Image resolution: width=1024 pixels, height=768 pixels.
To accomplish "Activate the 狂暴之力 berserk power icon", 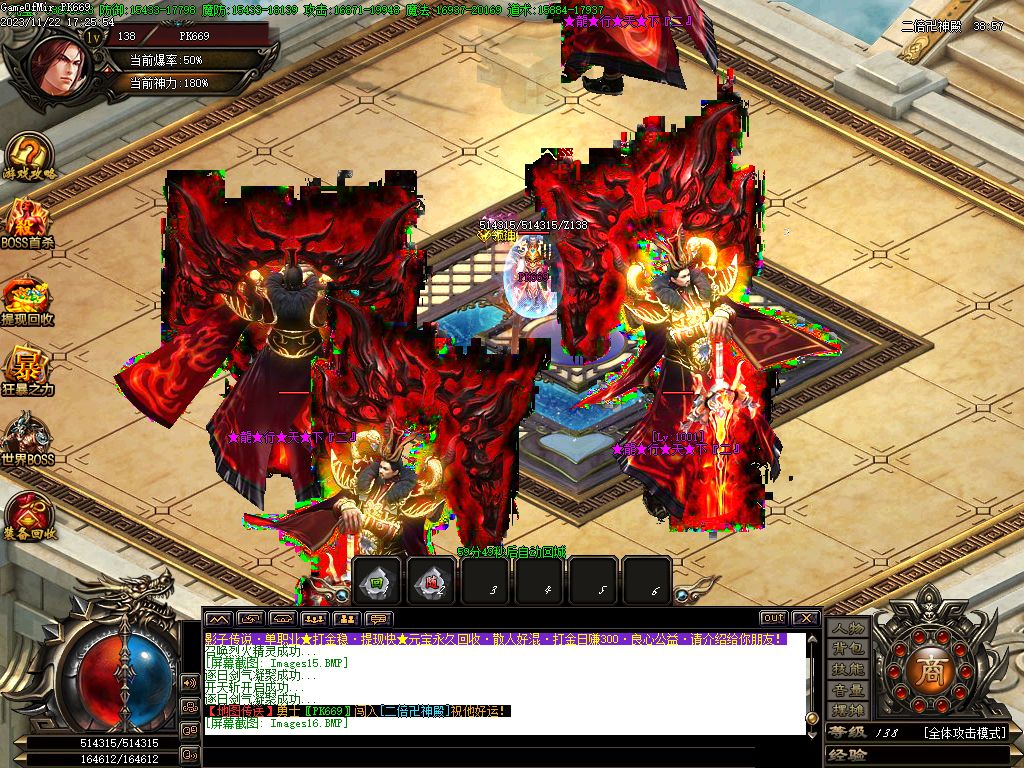I will click(28, 369).
